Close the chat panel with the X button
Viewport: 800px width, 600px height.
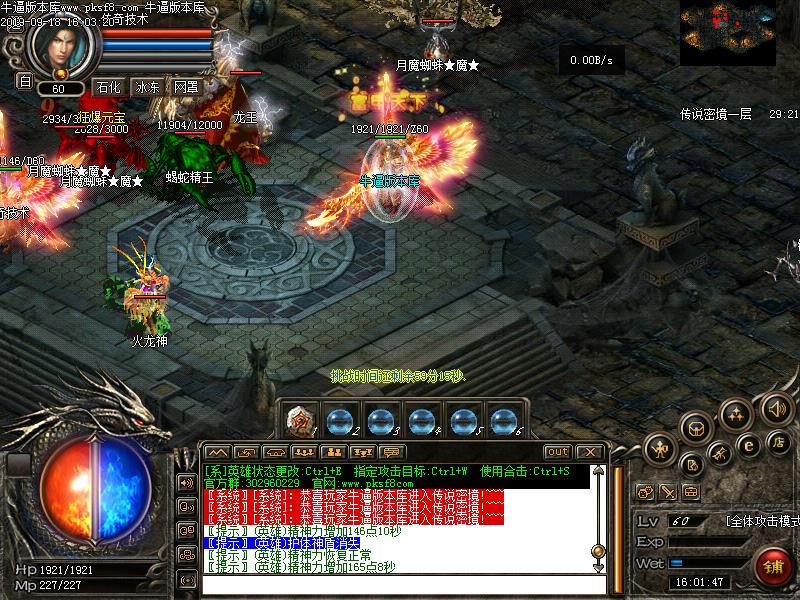[x=589, y=452]
